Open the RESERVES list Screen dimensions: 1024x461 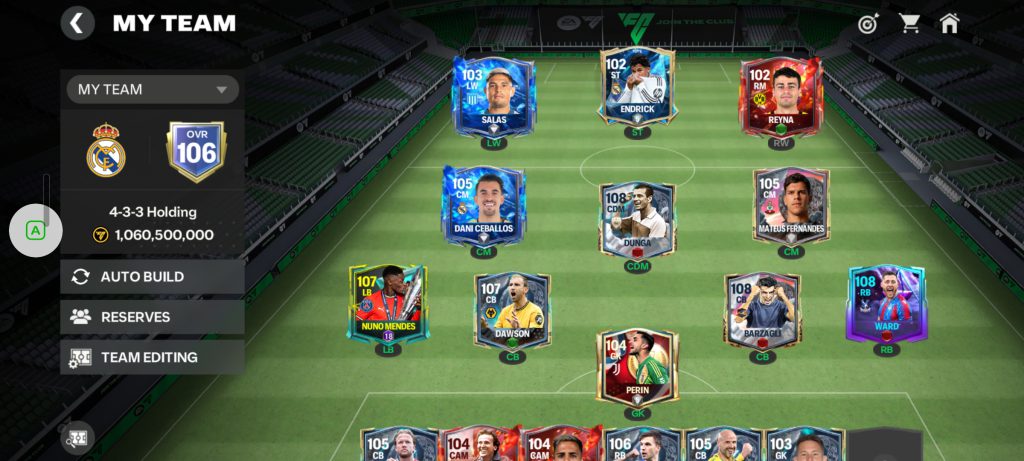pyautogui.click(x=152, y=317)
